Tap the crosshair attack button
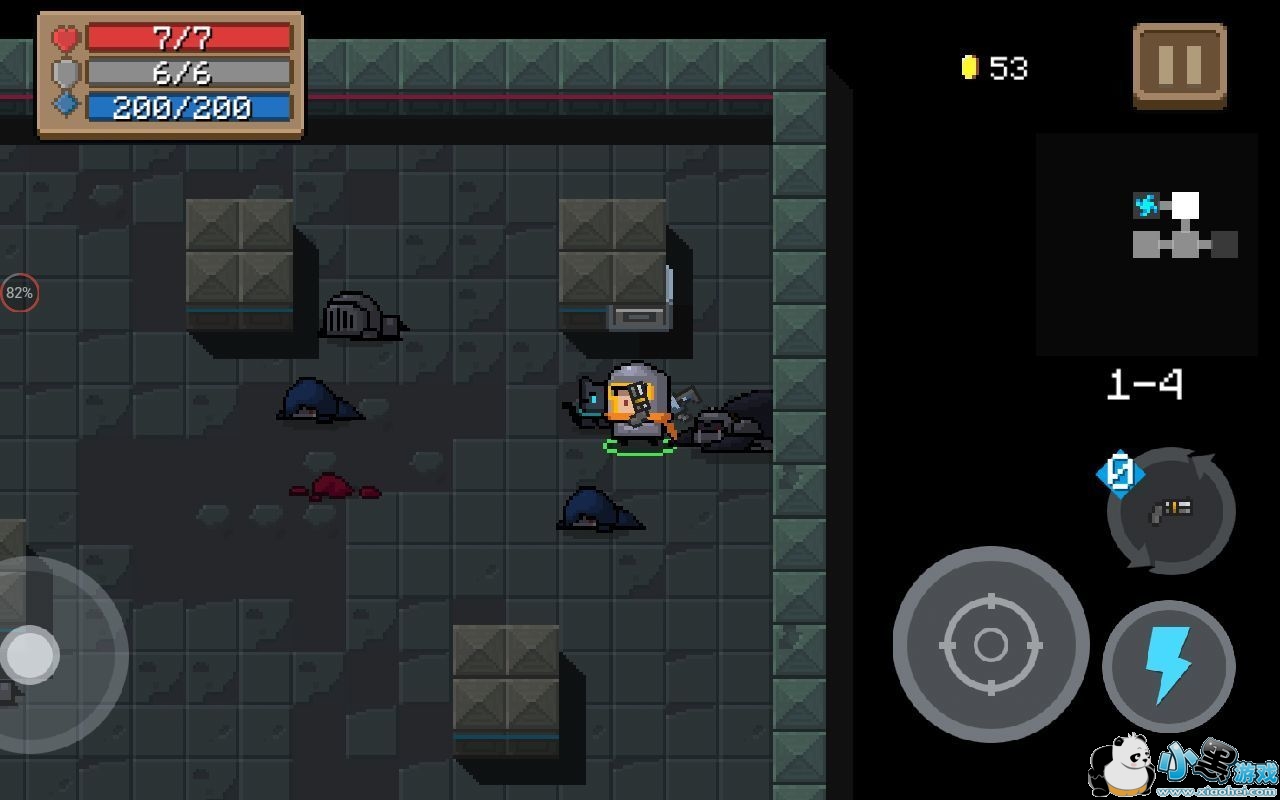Screen dimensions: 1280x800 pyautogui.click(x=990, y=645)
